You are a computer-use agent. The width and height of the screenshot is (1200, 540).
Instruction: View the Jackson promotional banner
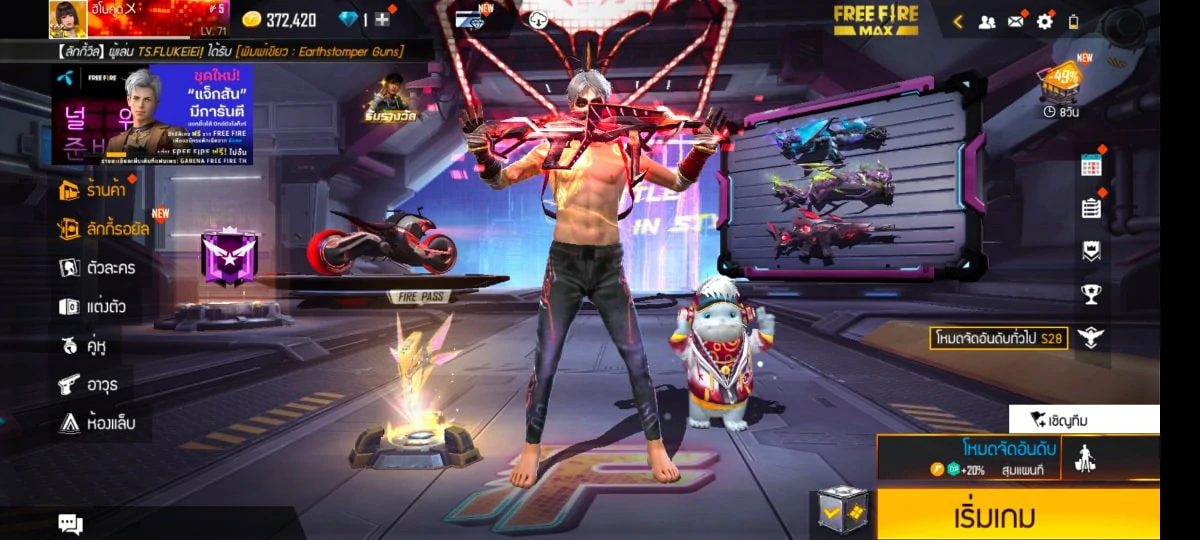[152, 114]
